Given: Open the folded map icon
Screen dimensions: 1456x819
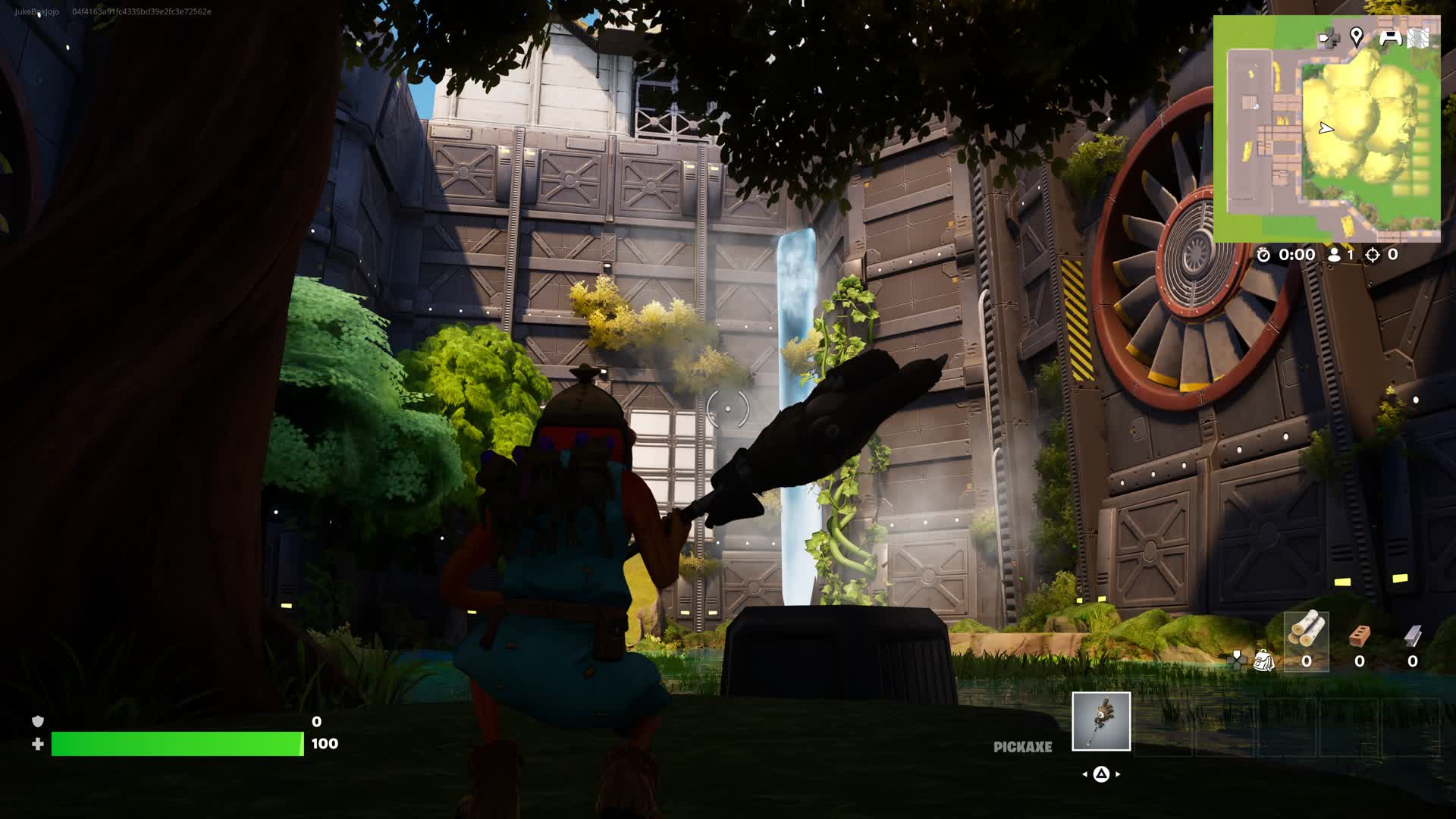Looking at the screenshot, I should point(1418,37).
